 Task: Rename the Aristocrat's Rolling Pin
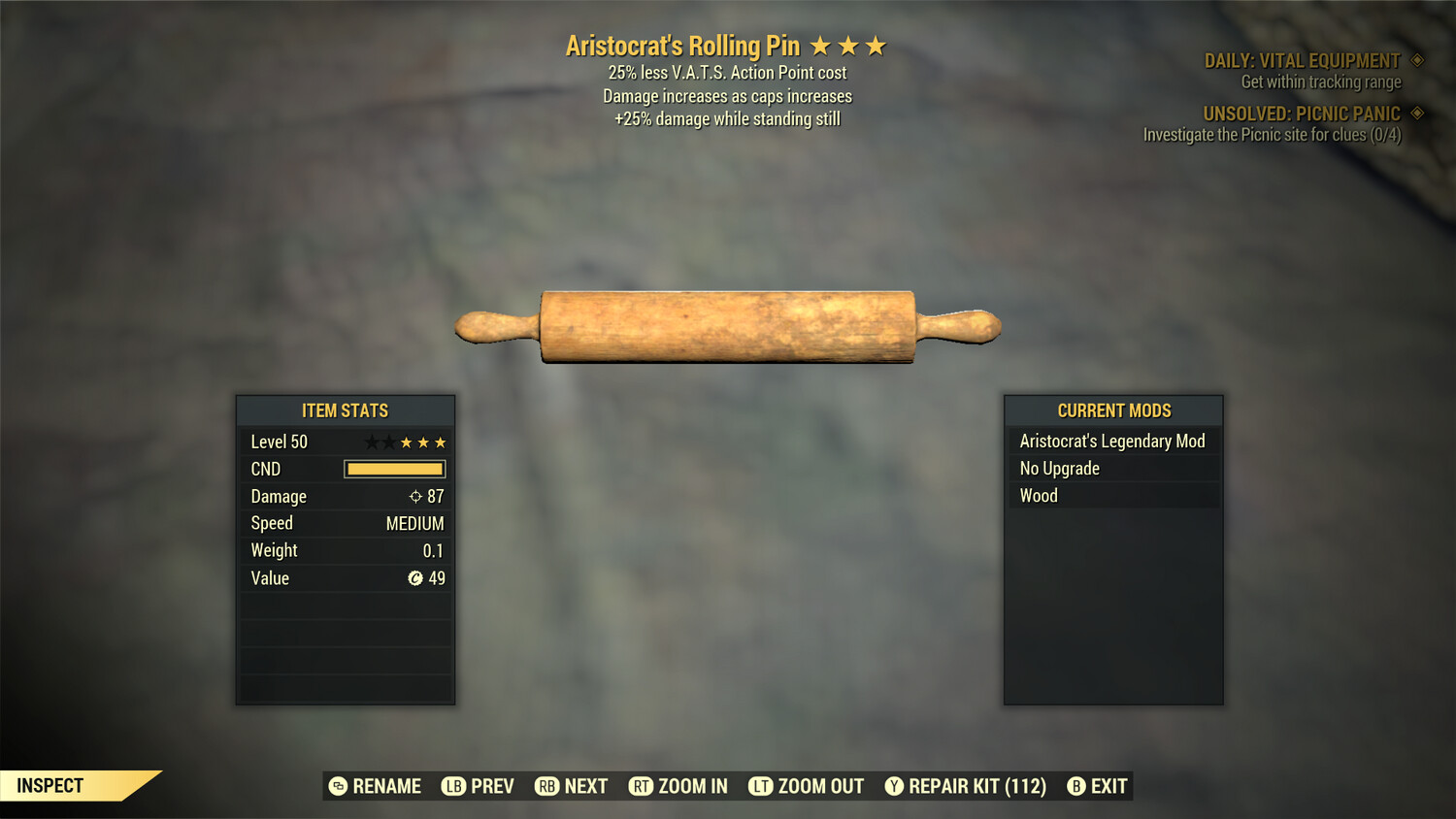point(375,786)
